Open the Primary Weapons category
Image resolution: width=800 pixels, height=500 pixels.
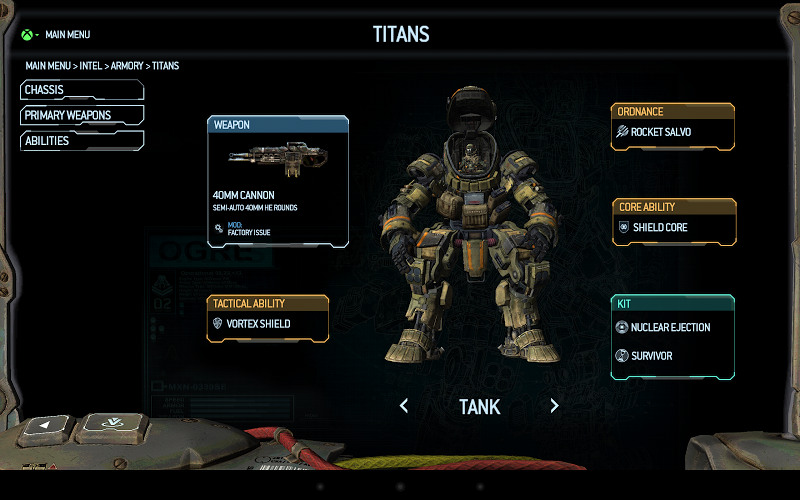click(81, 115)
